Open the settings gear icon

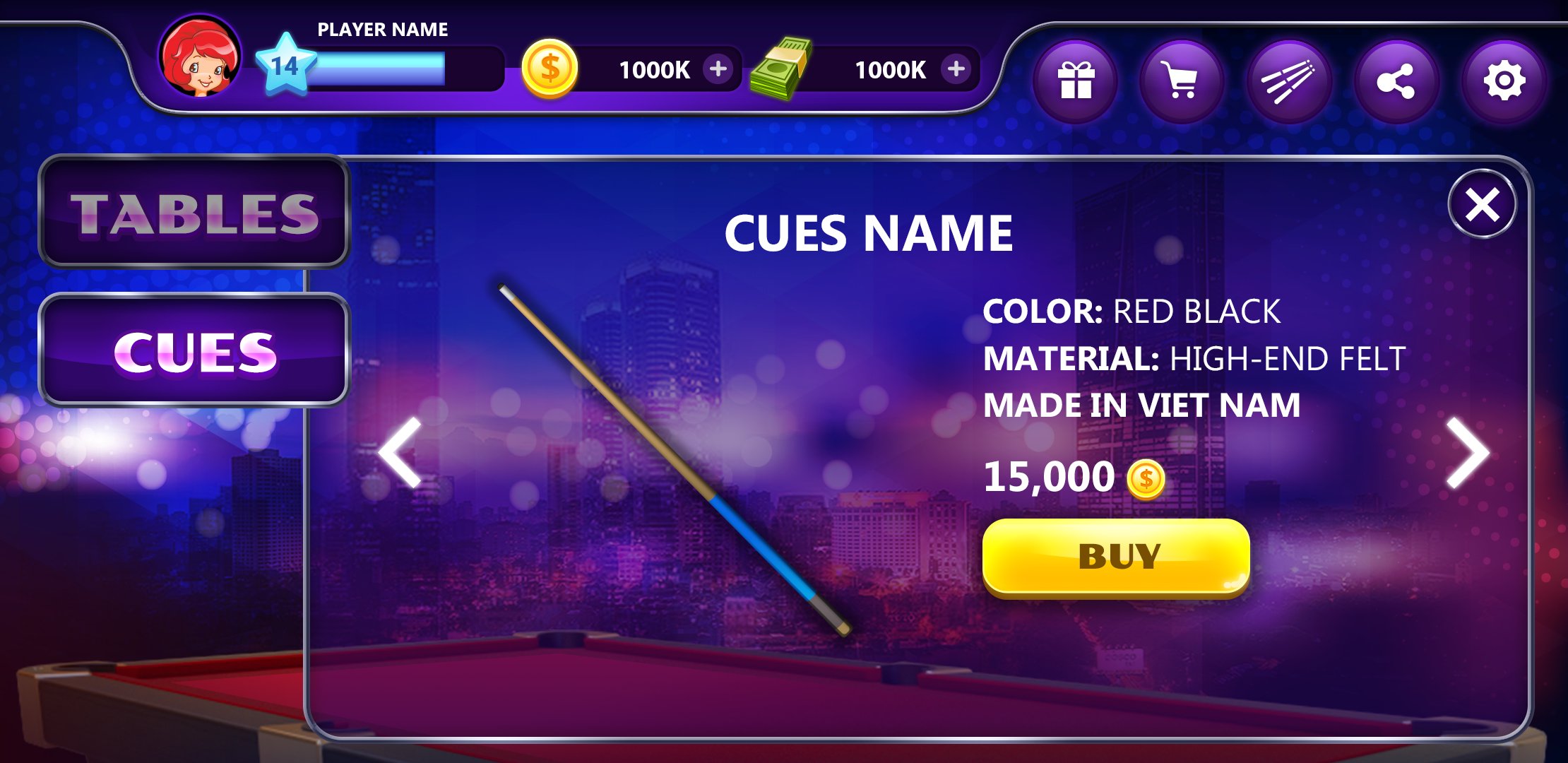(x=1503, y=80)
